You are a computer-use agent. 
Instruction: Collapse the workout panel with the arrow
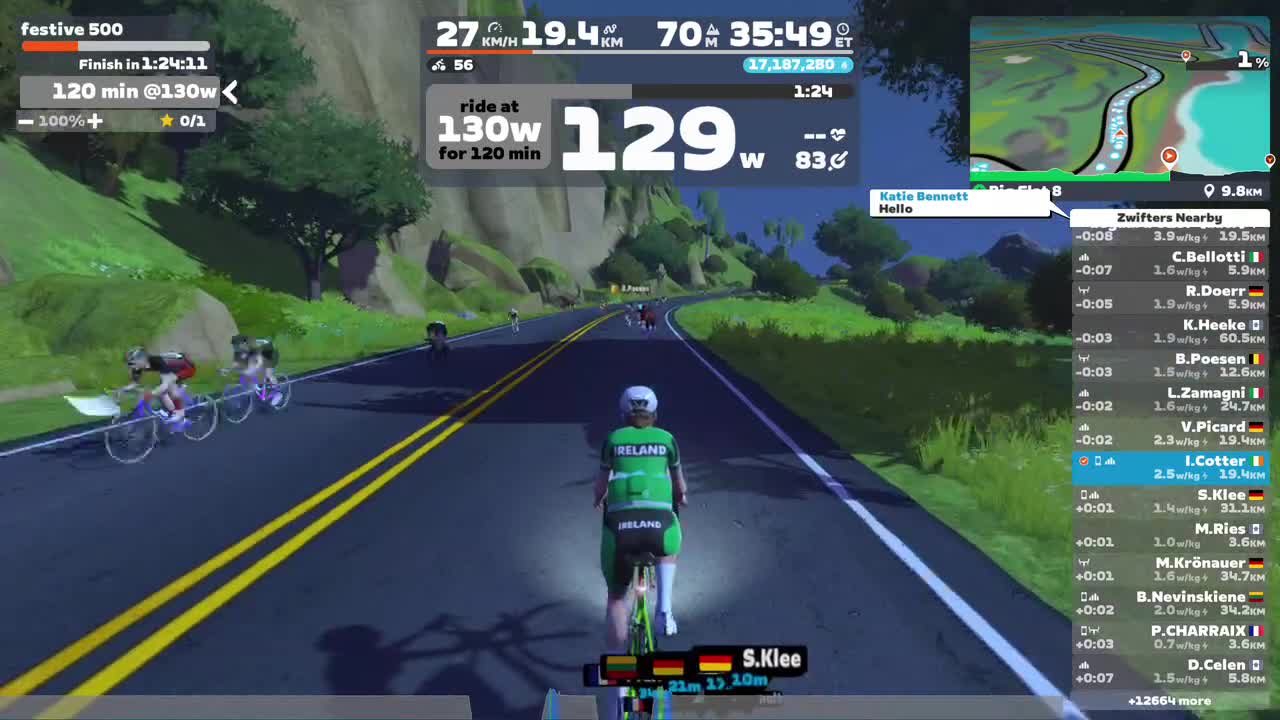(231, 92)
